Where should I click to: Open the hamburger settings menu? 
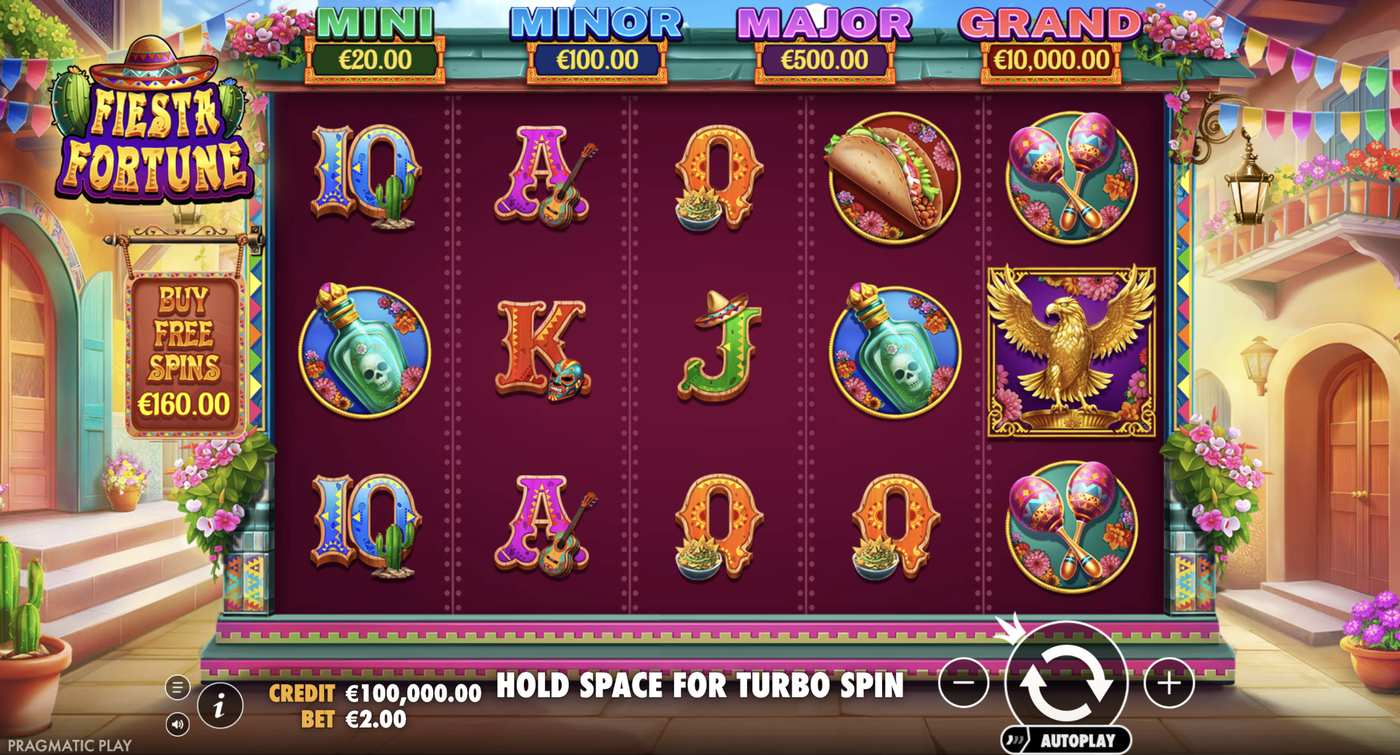[x=176, y=686]
